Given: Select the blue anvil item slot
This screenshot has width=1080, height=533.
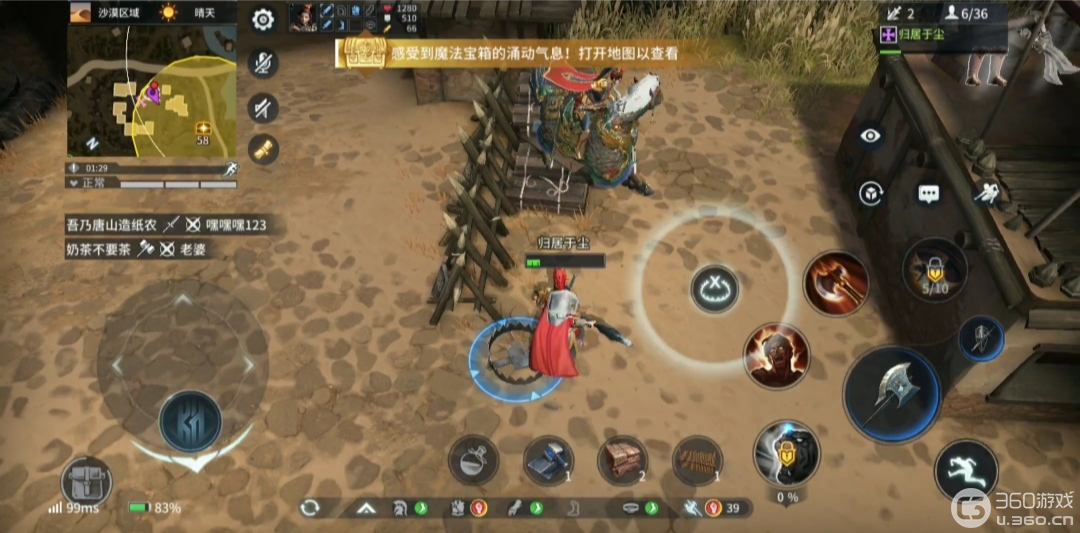Looking at the screenshot, I should (548, 461).
